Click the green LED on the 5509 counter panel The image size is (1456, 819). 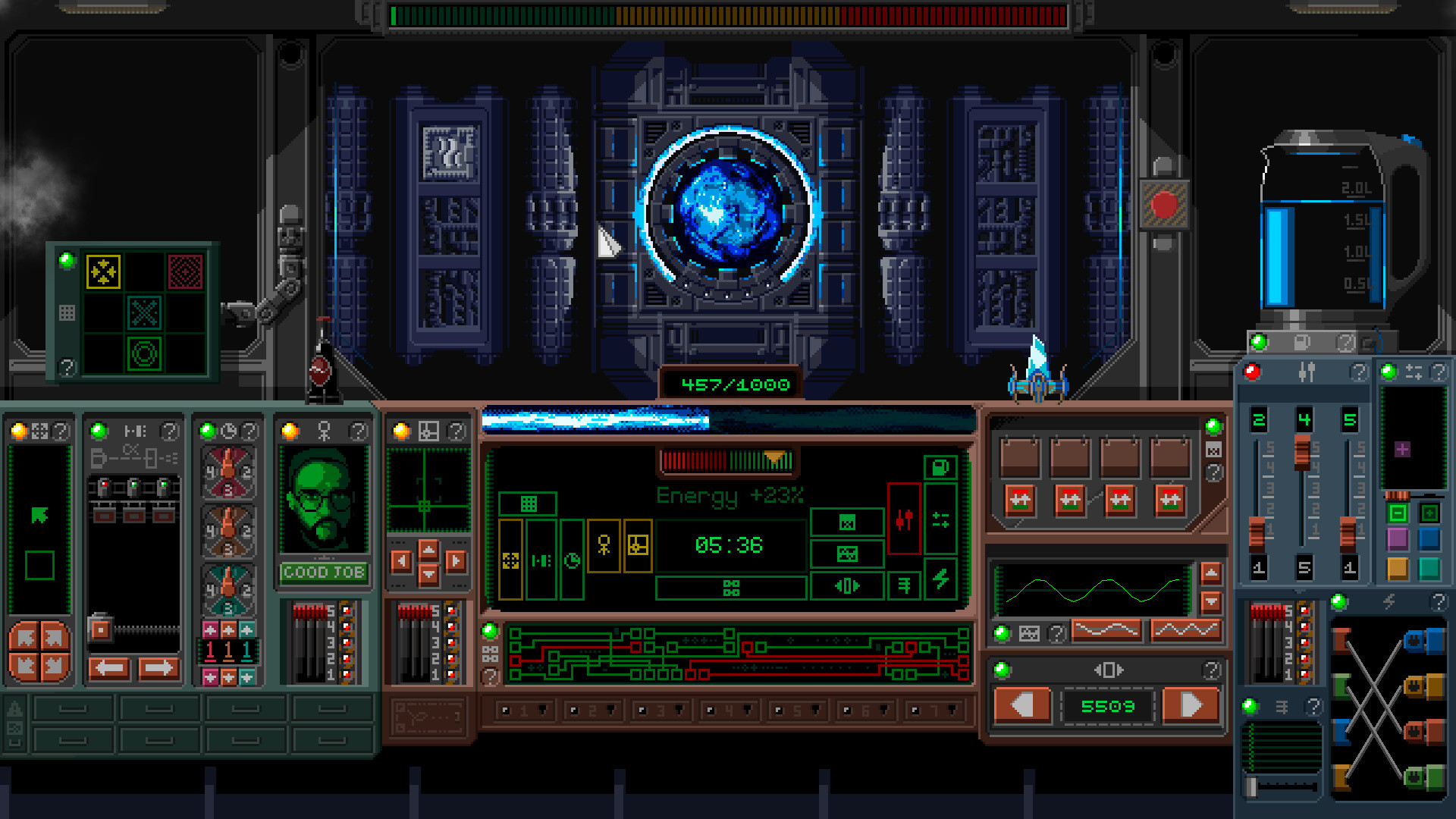pos(1001,668)
